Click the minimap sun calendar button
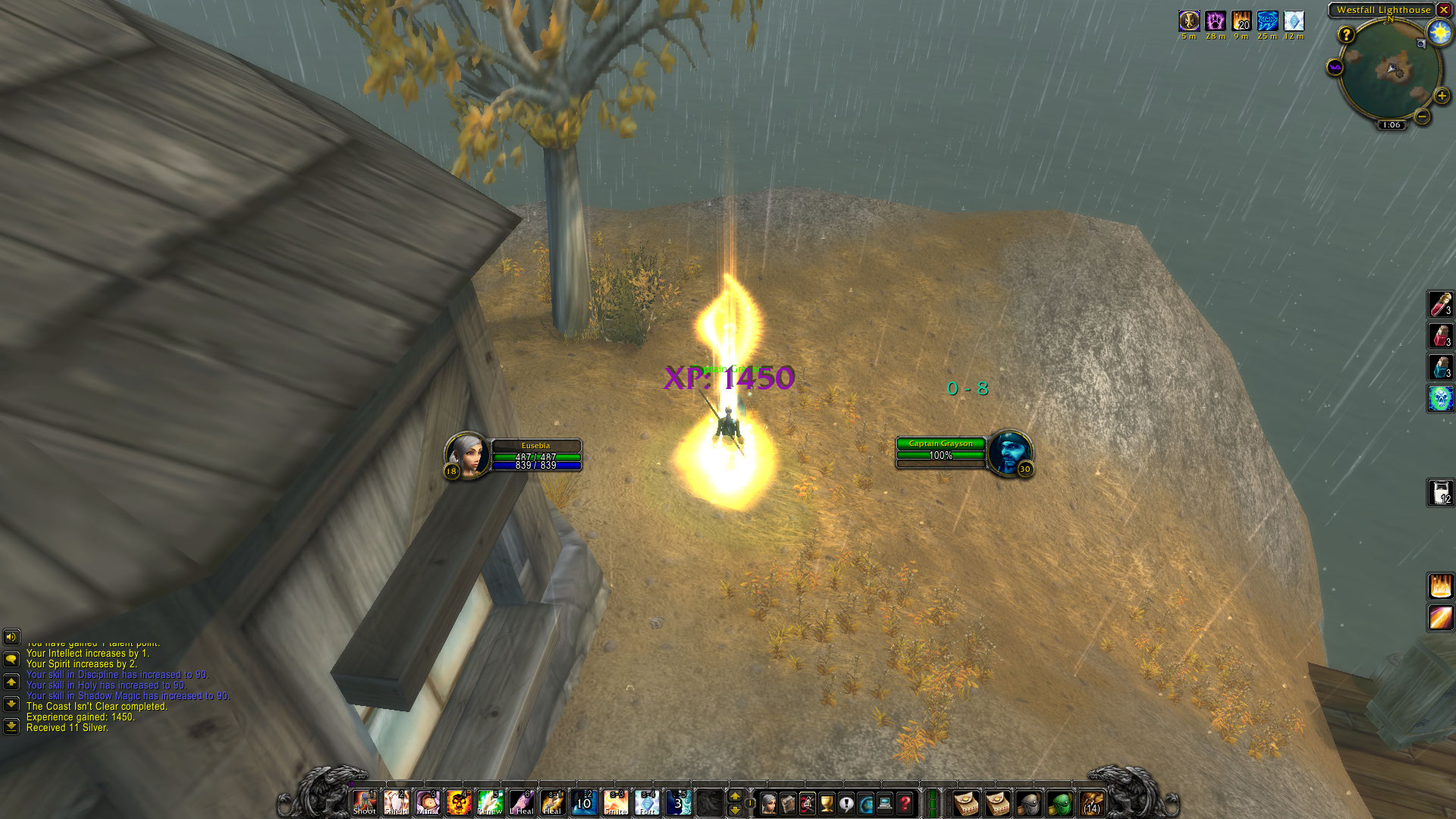 (1439, 32)
